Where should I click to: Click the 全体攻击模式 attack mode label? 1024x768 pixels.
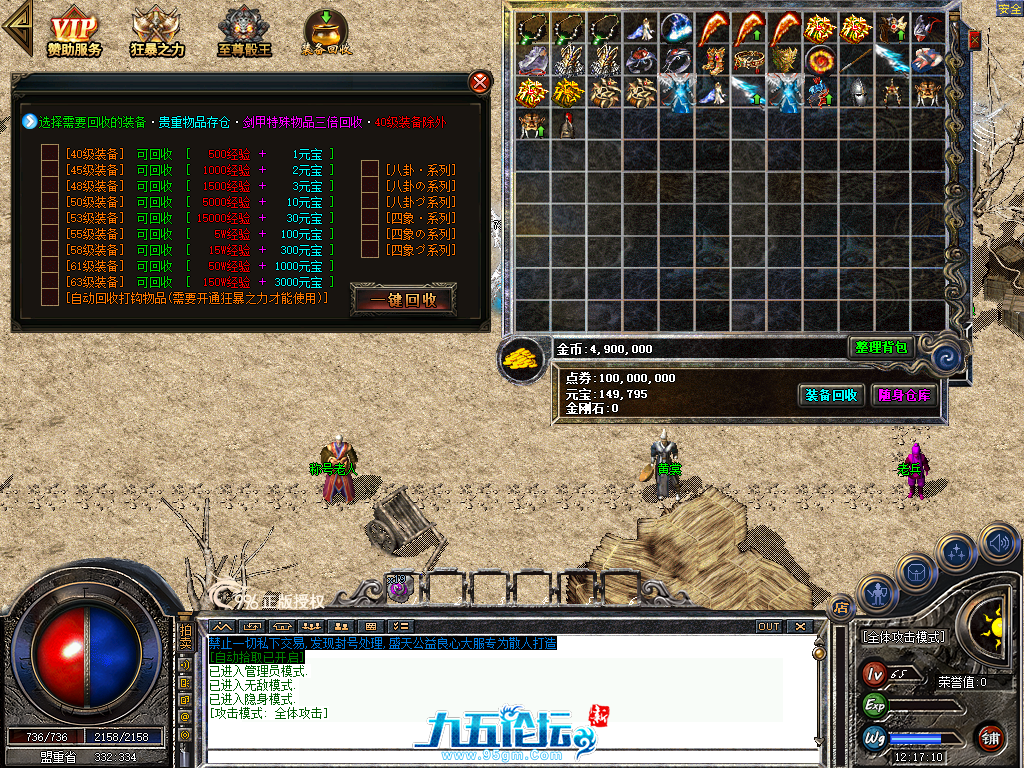(x=903, y=636)
